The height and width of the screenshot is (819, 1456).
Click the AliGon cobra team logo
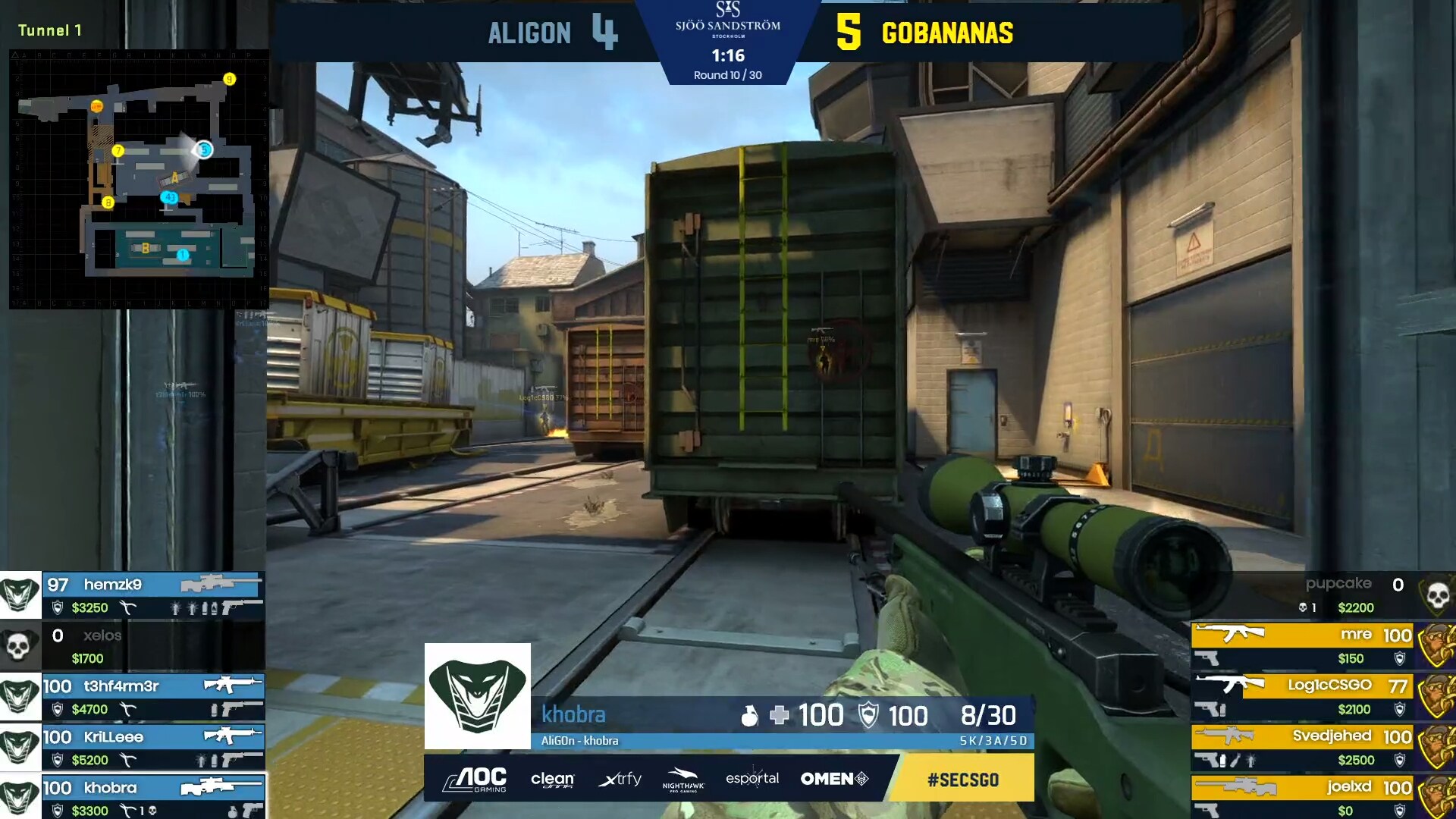point(477,696)
